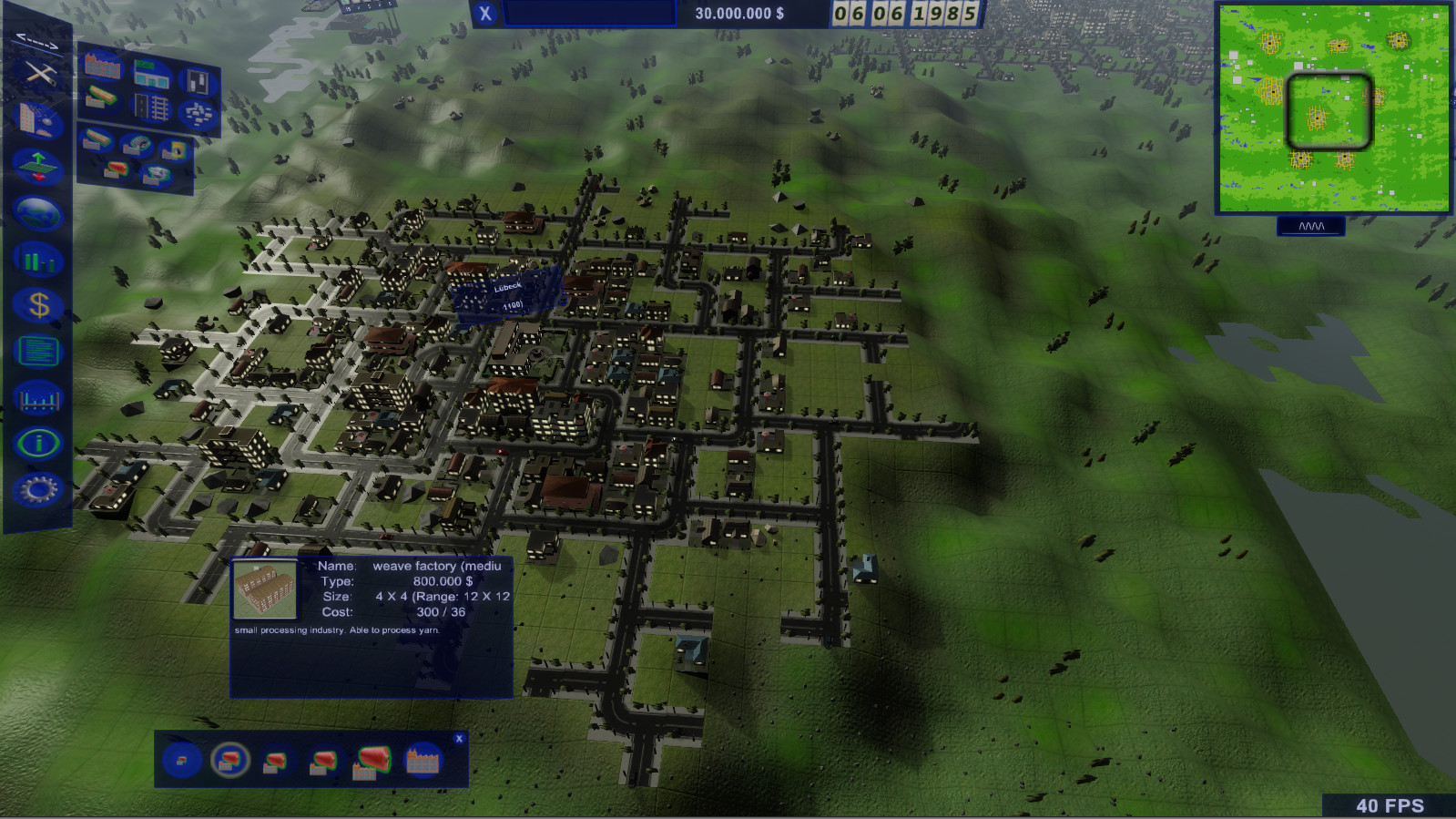
Task: Close the factory selection panel with X
Action: coord(459,738)
